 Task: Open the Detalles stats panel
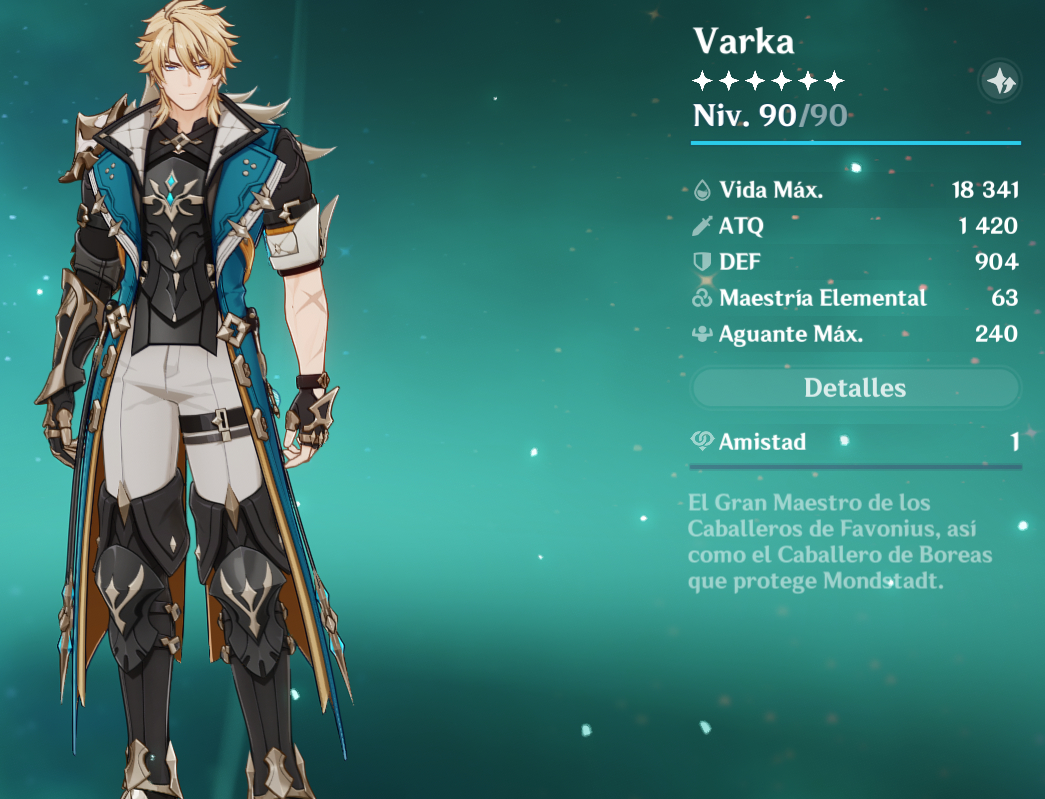tap(855, 388)
